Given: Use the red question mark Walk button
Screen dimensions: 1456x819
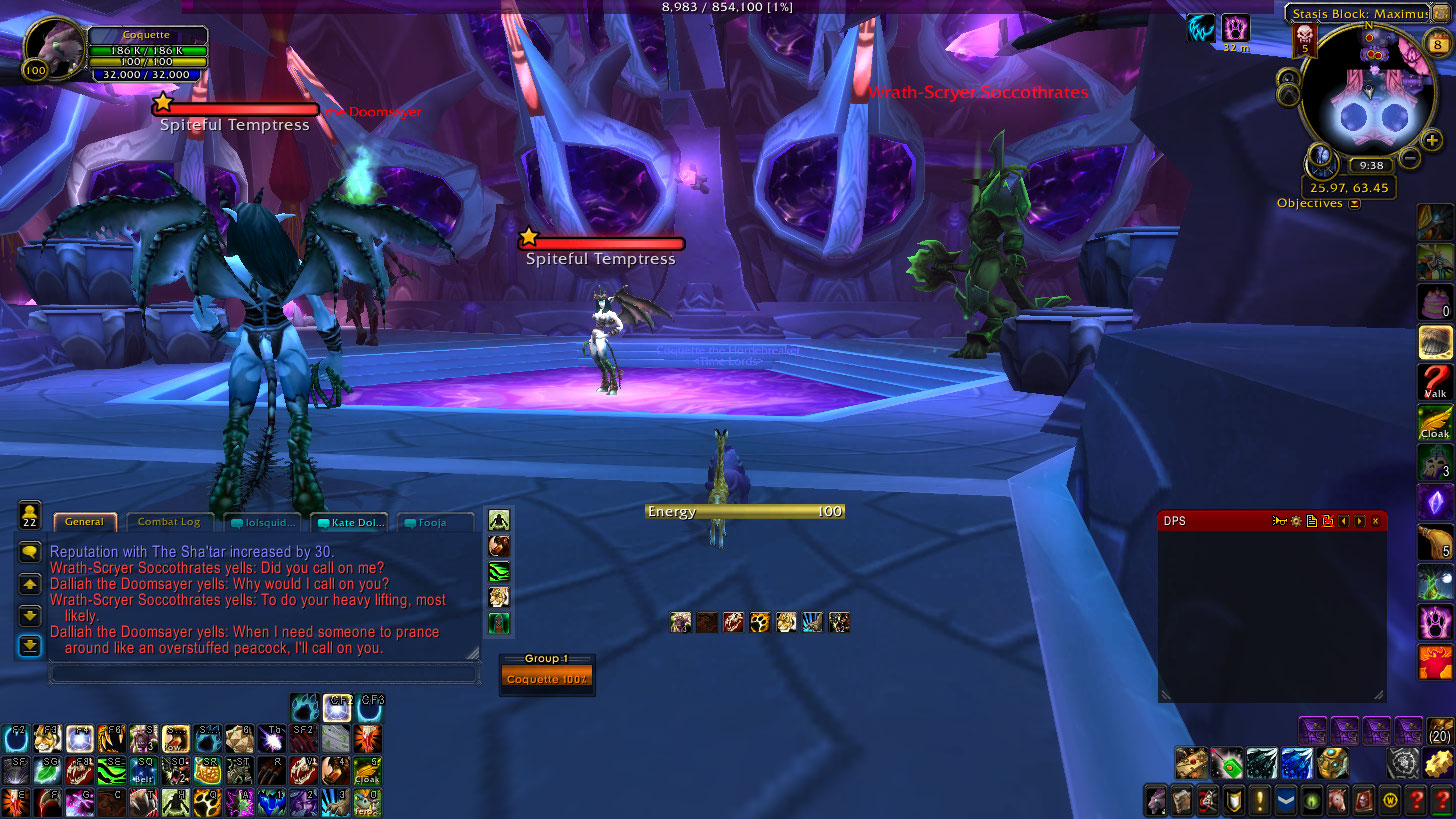Looking at the screenshot, I should click(x=1435, y=383).
